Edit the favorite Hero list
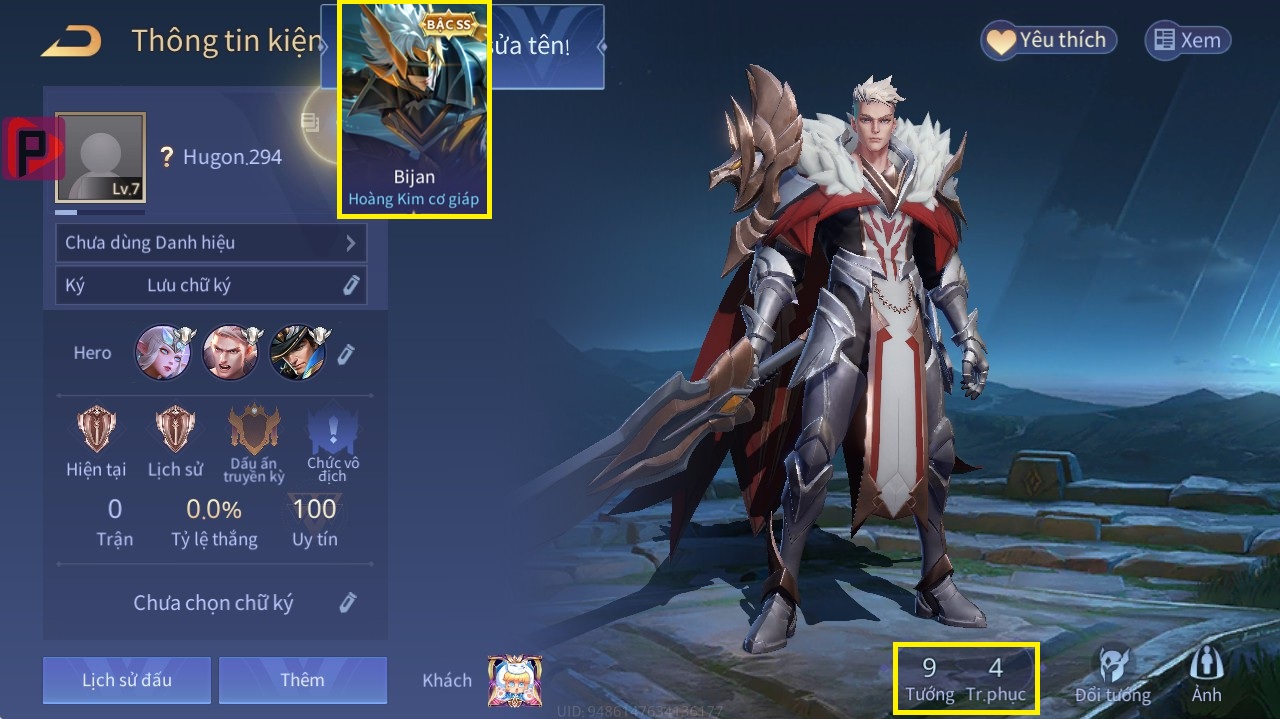This screenshot has height=719, width=1280. pyautogui.click(x=346, y=354)
